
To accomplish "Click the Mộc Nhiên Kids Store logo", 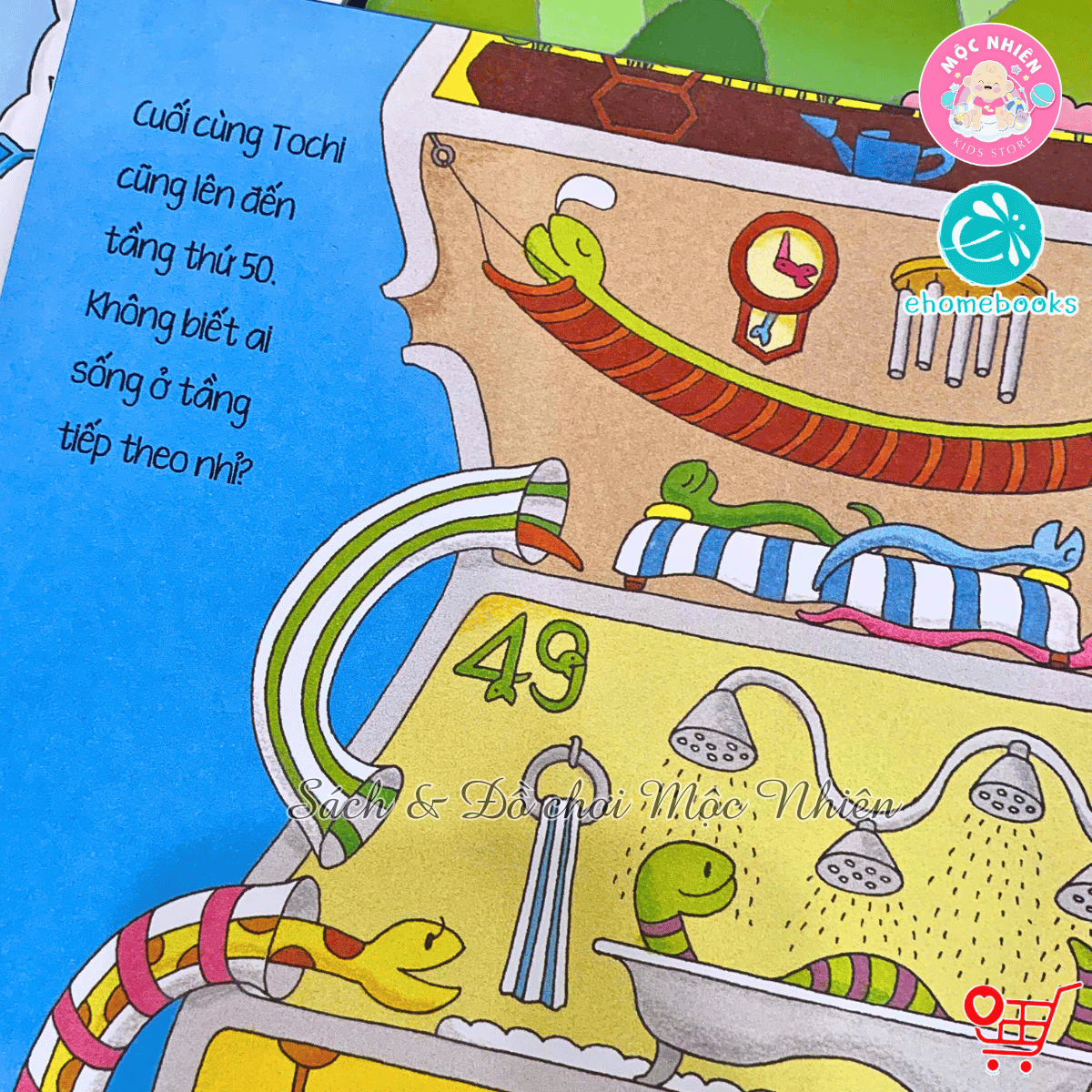I will [989, 95].
